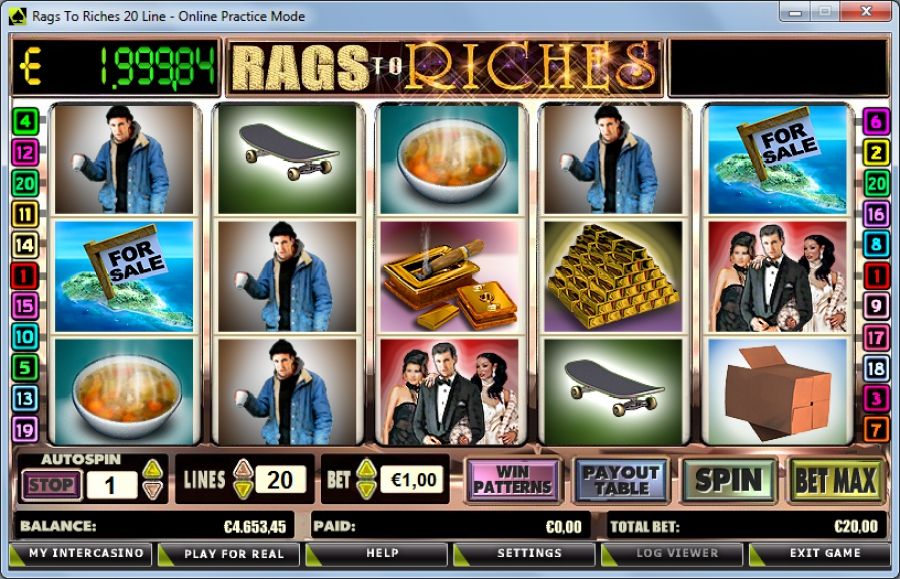Decrease the bet amount with down arrow
Viewport: 900px width, 579px height.
(367, 490)
